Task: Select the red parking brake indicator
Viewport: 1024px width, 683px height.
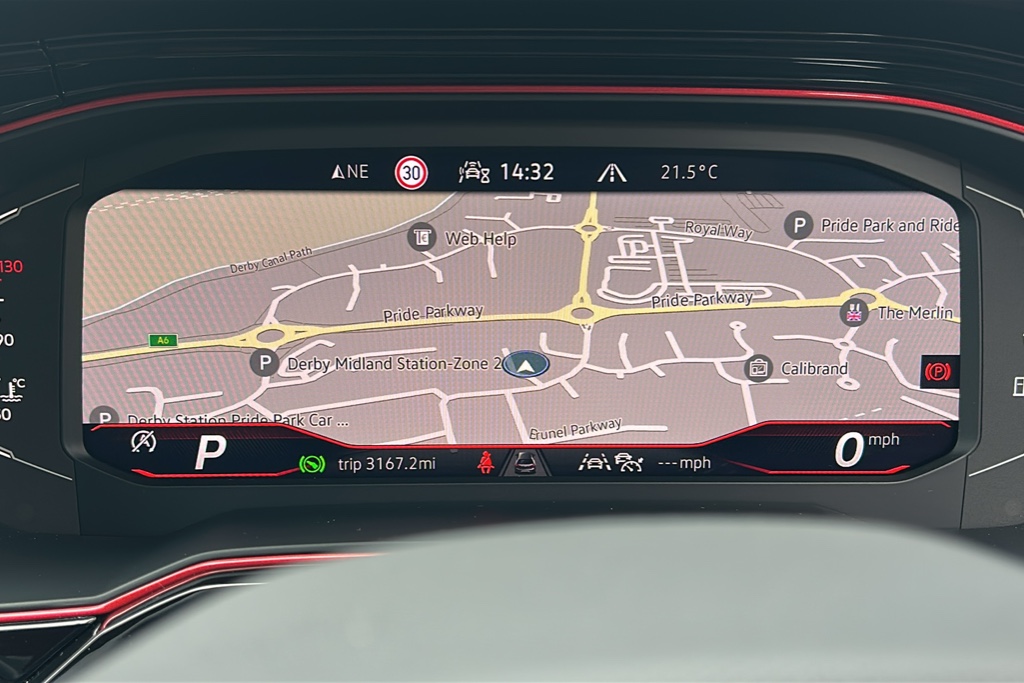Action: pos(938,371)
